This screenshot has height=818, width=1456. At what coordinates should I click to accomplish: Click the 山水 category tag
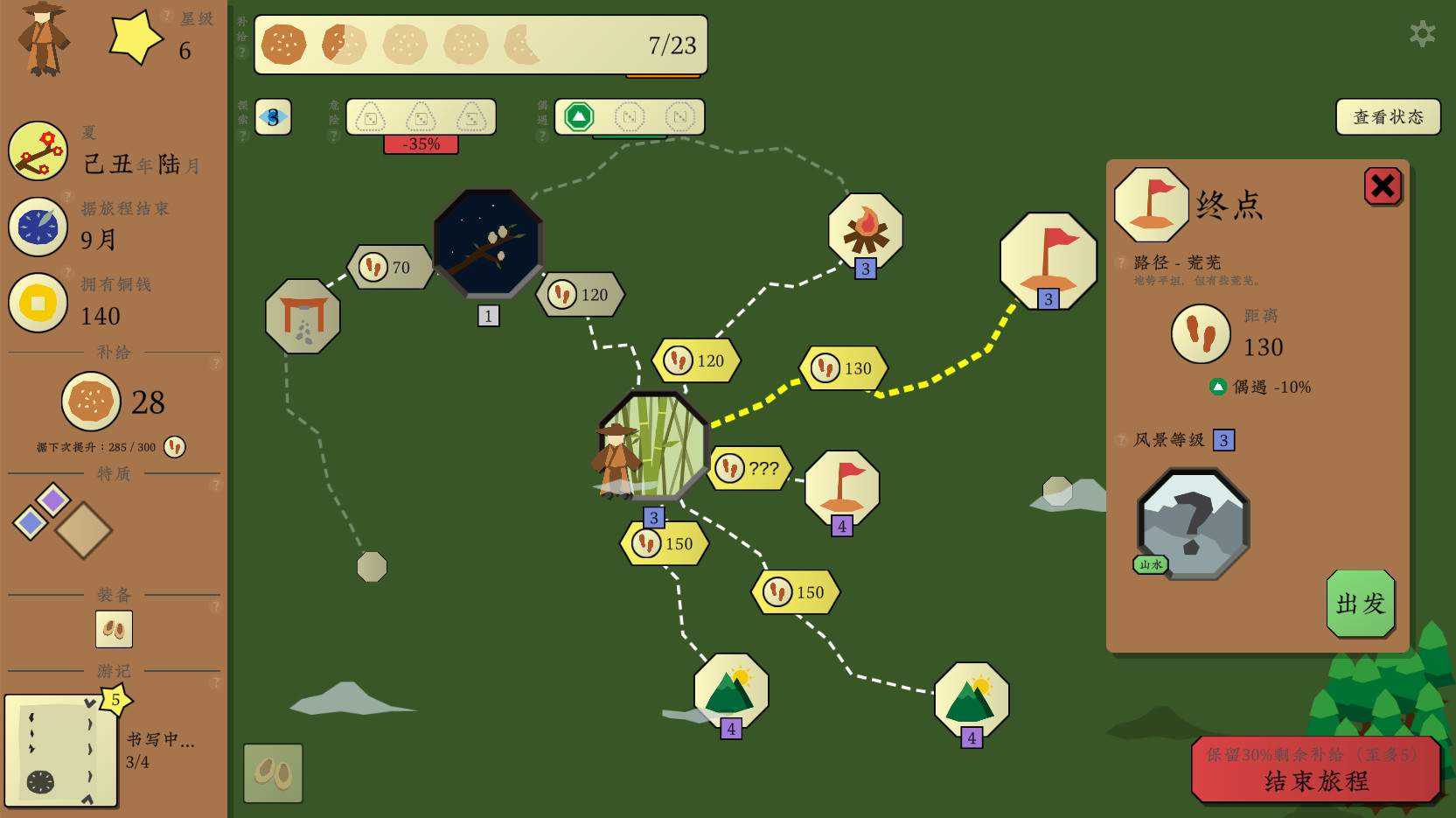point(1150,564)
